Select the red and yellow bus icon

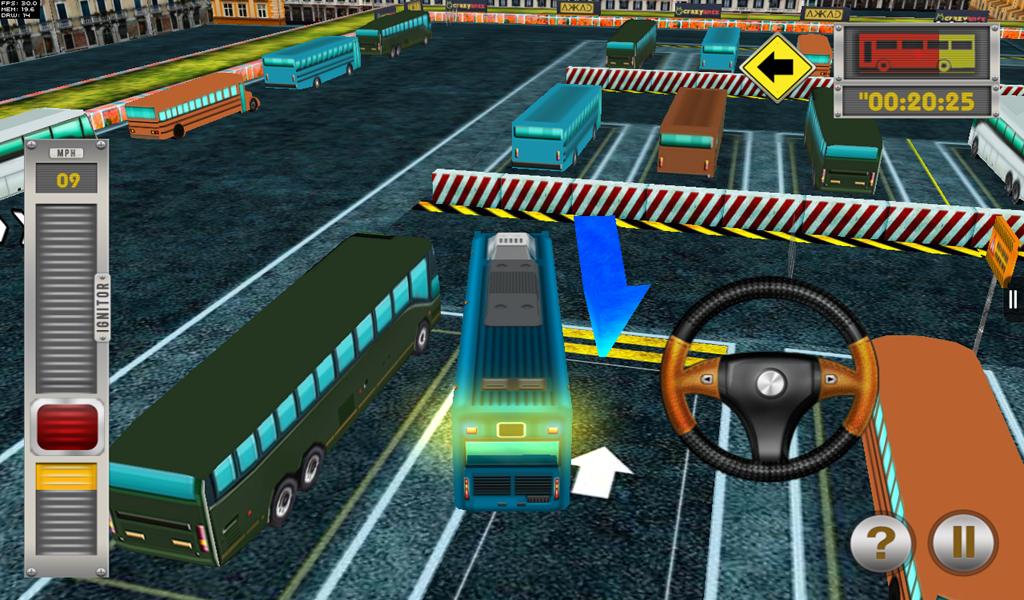[916, 52]
